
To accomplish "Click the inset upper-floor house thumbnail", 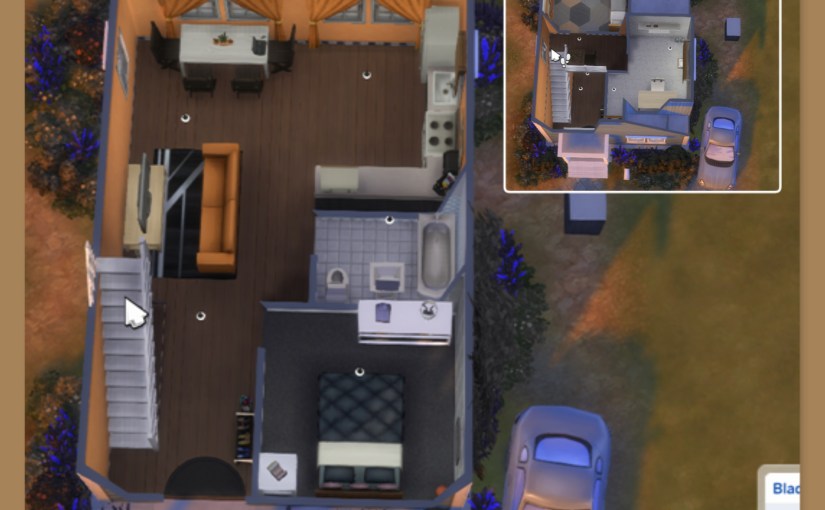I will click(x=641, y=94).
